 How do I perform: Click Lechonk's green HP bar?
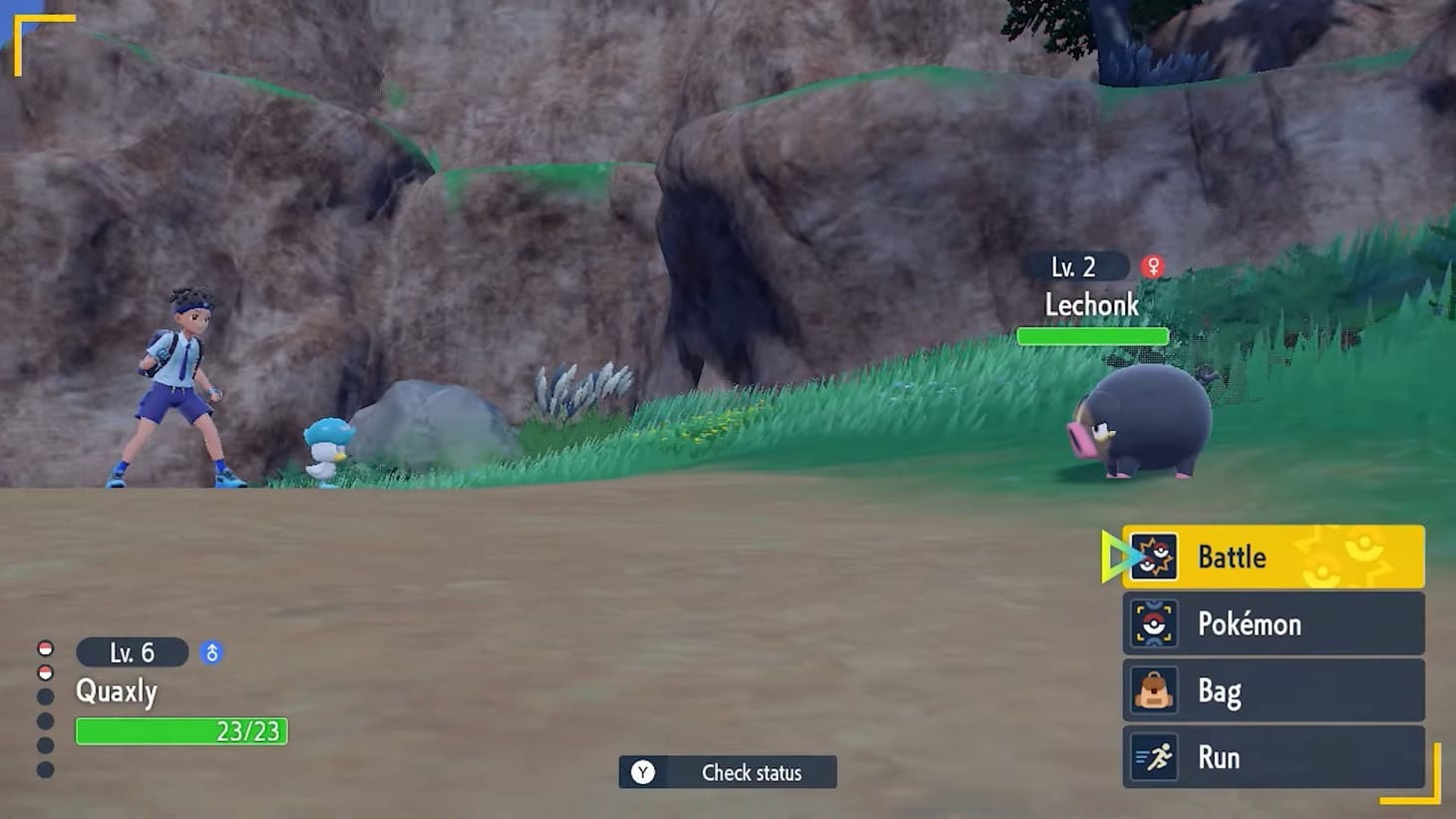(x=1093, y=335)
